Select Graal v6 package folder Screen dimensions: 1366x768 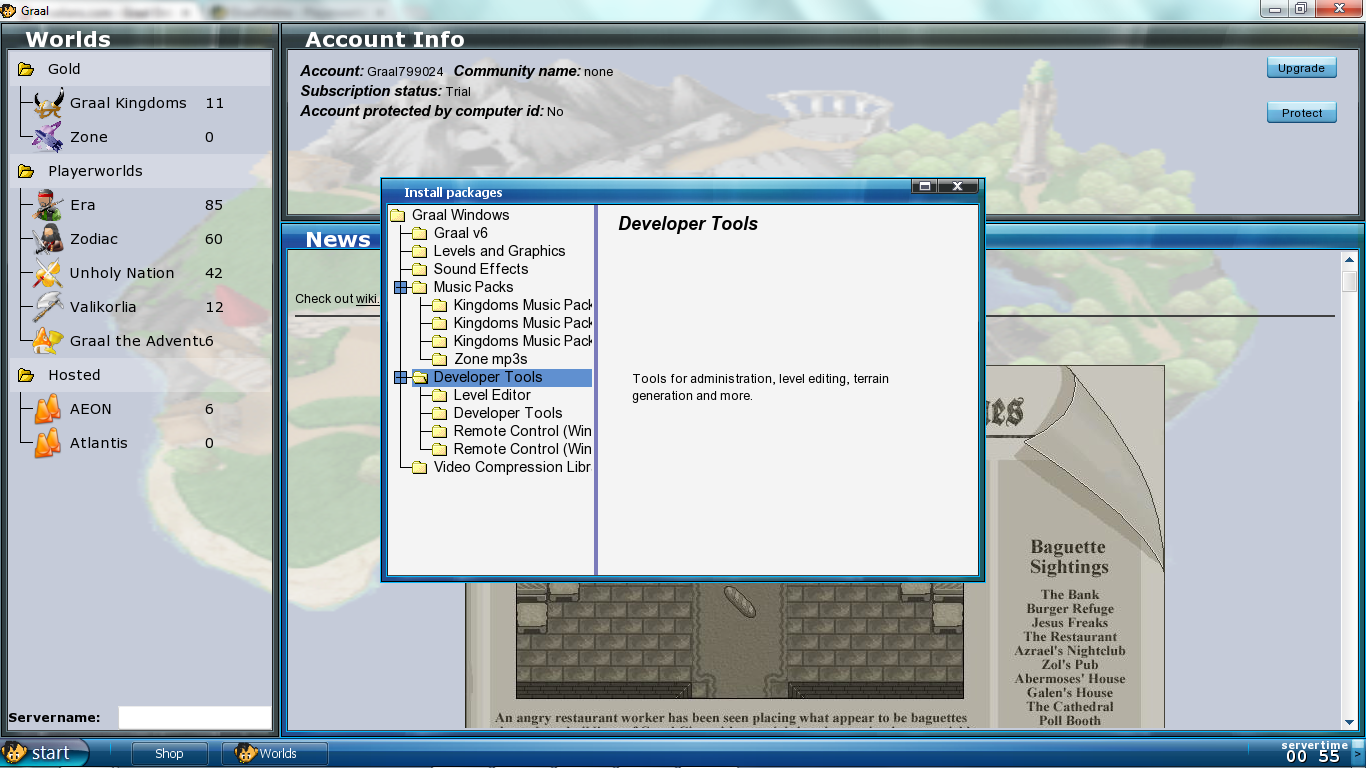(x=460, y=233)
